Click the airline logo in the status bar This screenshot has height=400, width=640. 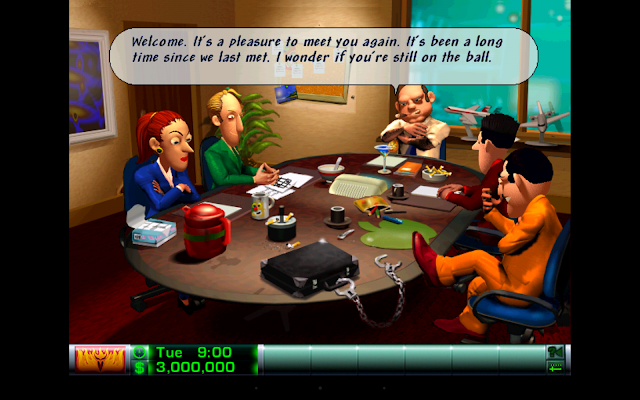(98, 359)
